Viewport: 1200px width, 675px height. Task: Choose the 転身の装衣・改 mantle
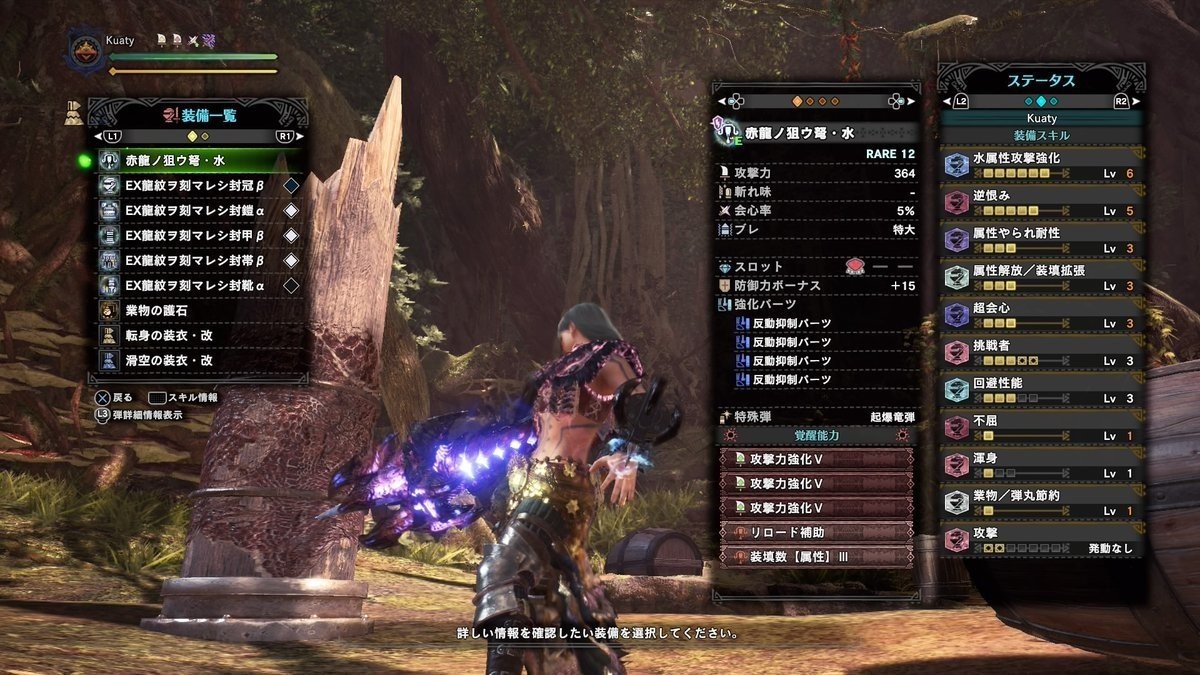click(200, 336)
